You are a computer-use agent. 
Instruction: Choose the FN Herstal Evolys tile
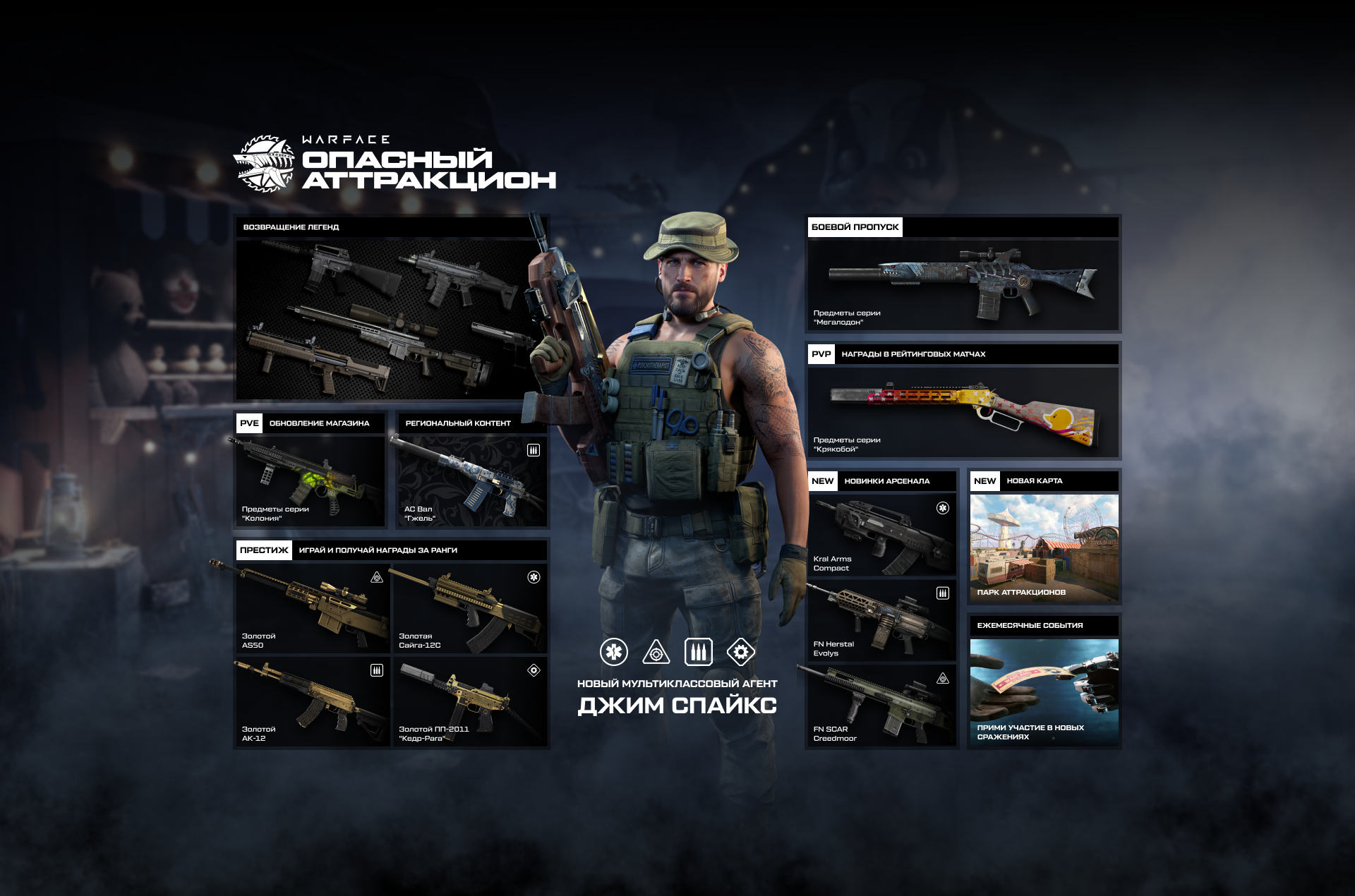(881, 621)
